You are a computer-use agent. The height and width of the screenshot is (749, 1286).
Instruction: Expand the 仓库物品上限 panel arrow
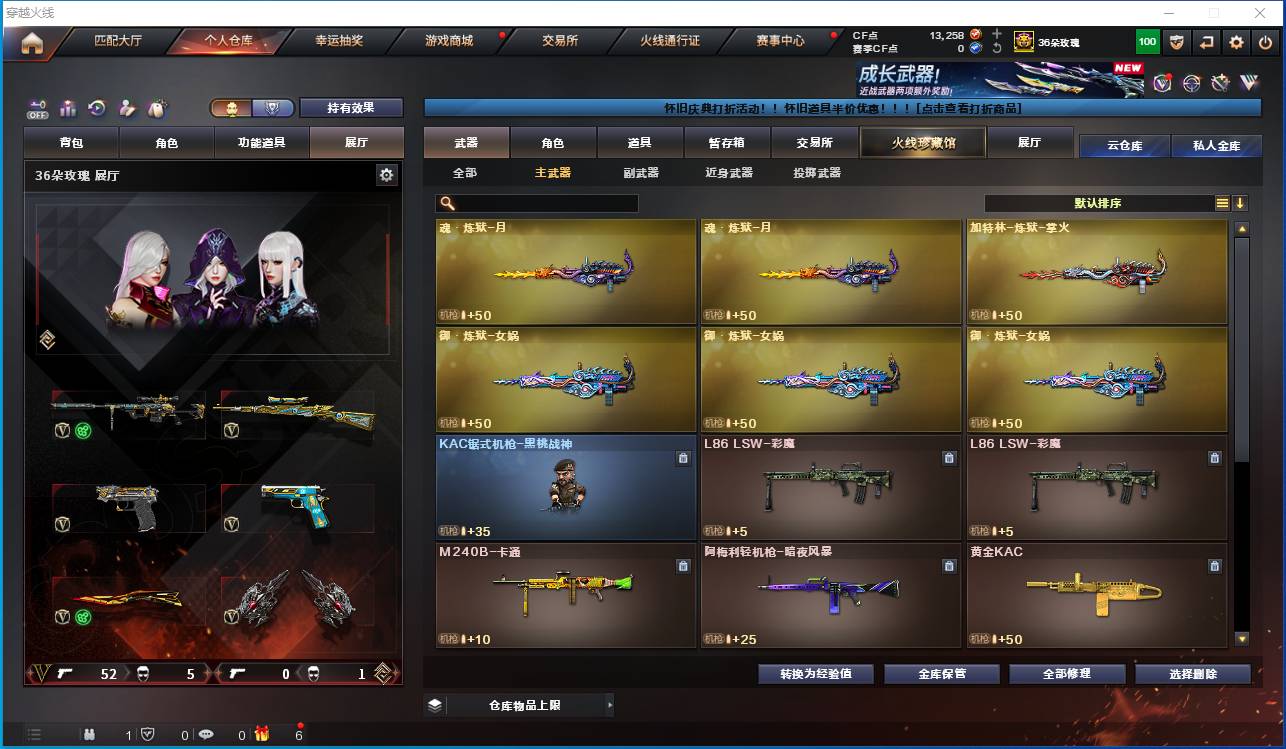pos(608,704)
